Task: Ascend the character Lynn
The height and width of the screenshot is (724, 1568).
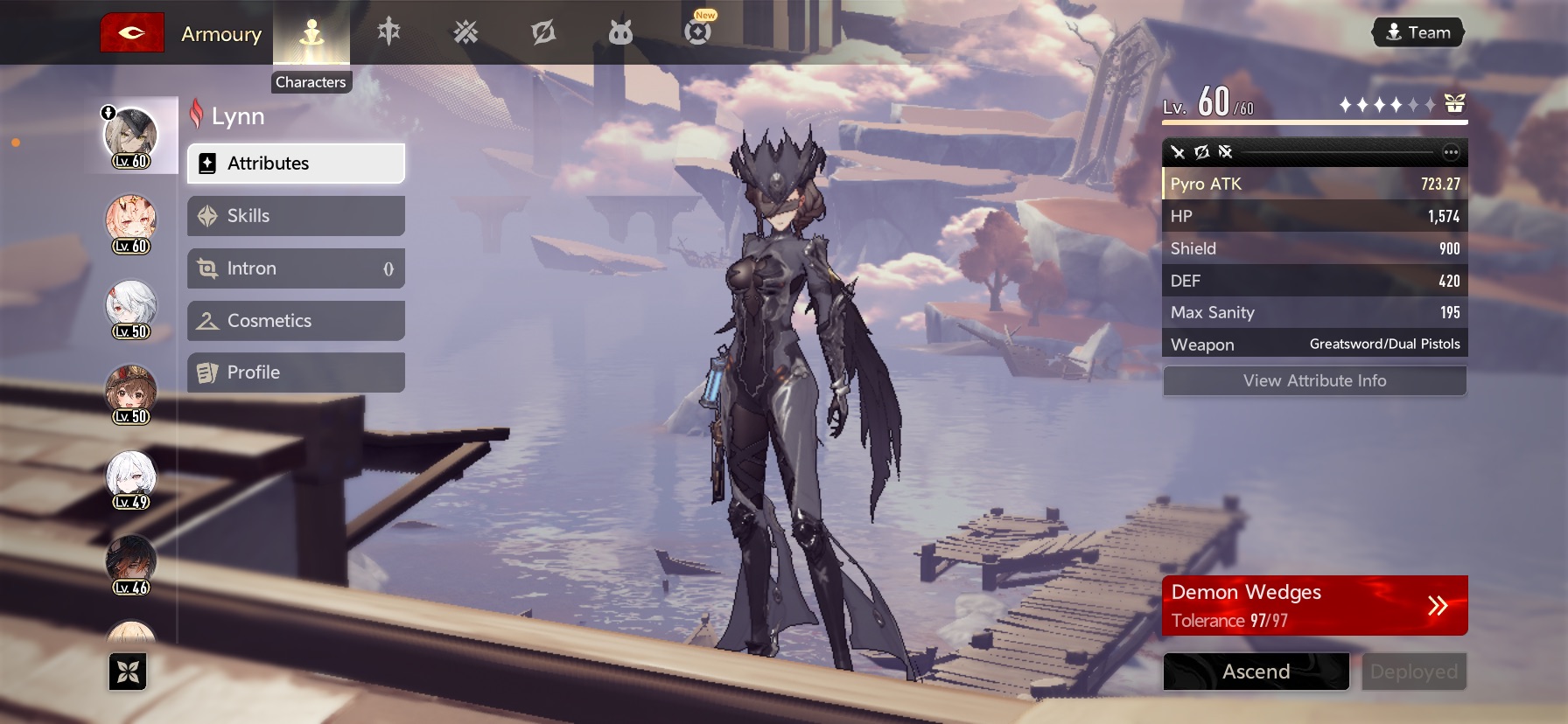Action: [1256, 672]
